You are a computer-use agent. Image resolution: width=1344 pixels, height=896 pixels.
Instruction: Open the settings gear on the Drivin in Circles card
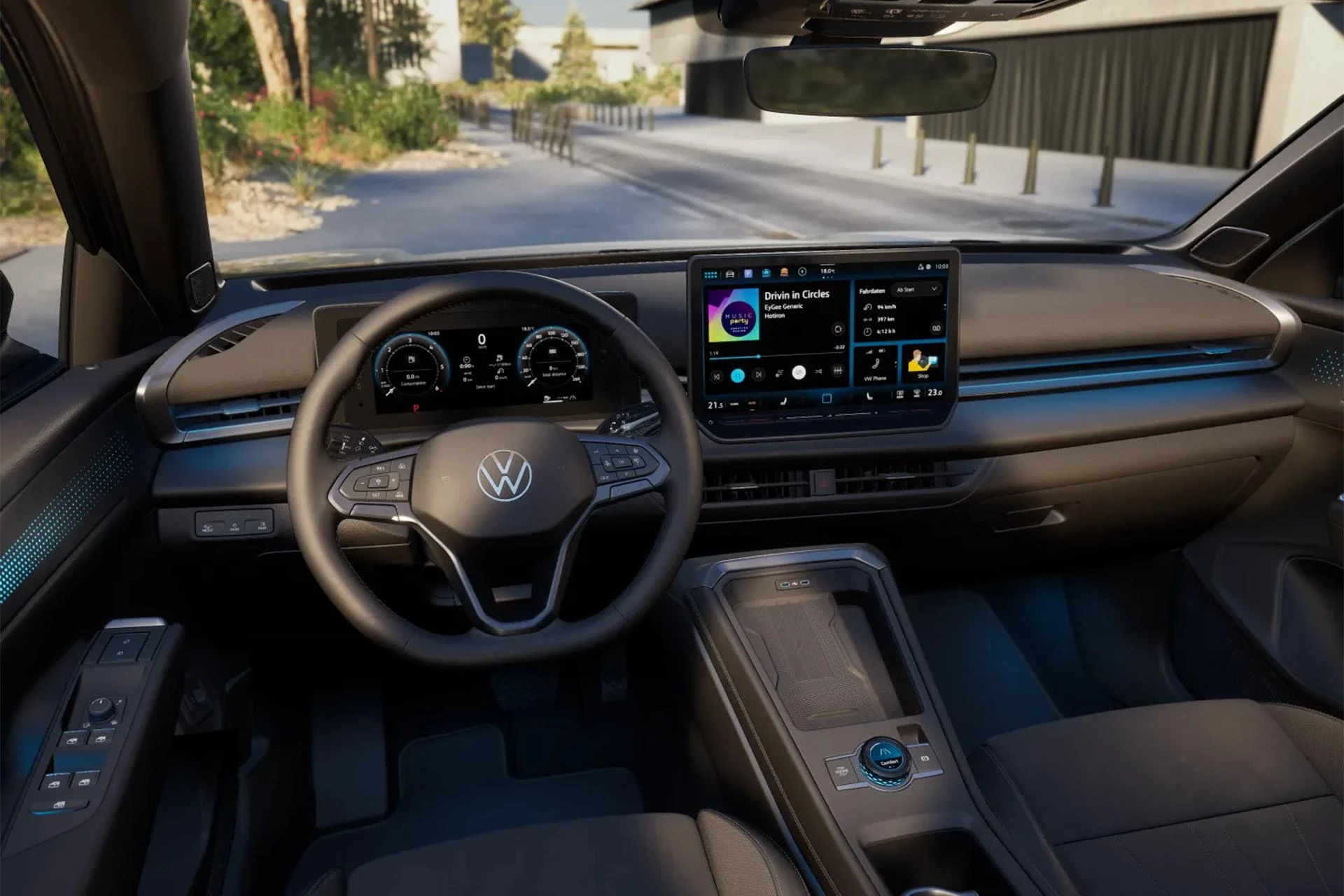pyautogui.click(x=838, y=330)
